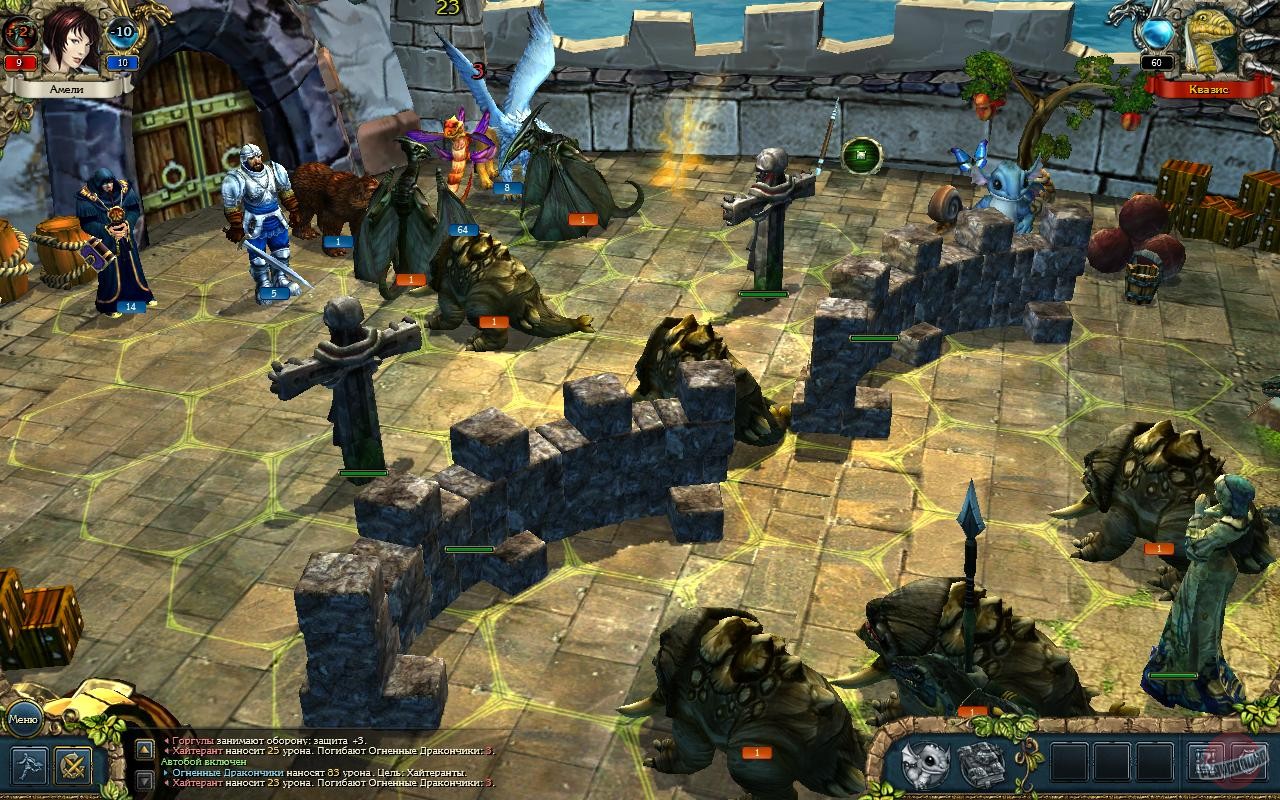Image resolution: width=1280 pixels, height=800 pixels.
Task: Click the pet dragon icon near the spellbook
Action: (x=925, y=762)
